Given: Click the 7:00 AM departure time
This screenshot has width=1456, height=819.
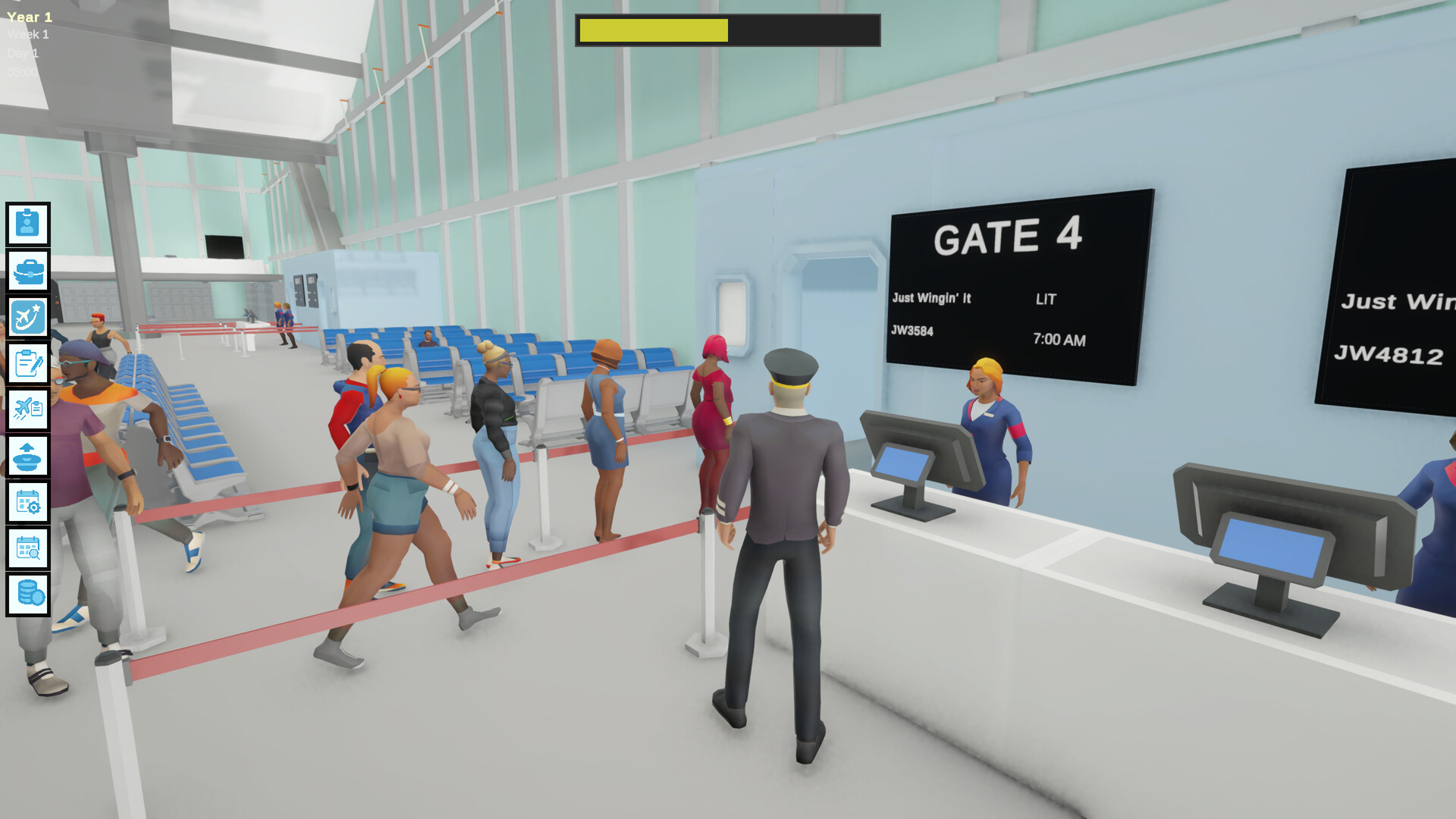Looking at the screenshot, I should 1058,340.
